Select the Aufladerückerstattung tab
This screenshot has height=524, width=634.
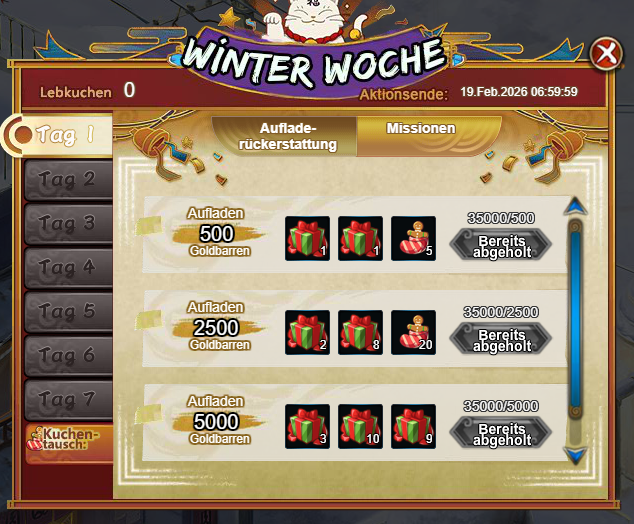[287, 137]
